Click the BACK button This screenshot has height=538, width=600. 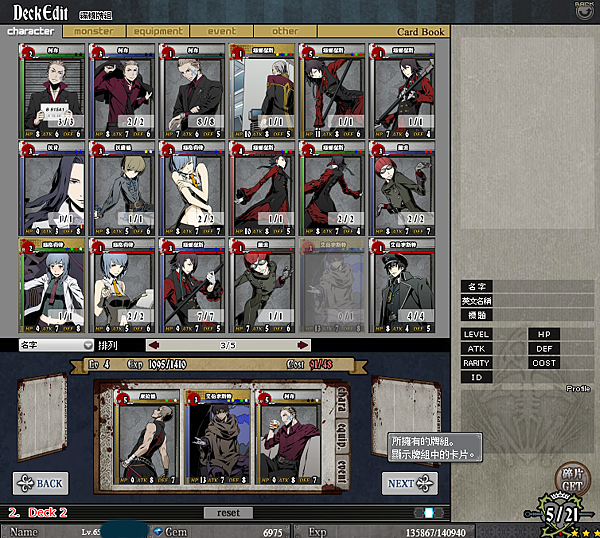tap(40, 483)
